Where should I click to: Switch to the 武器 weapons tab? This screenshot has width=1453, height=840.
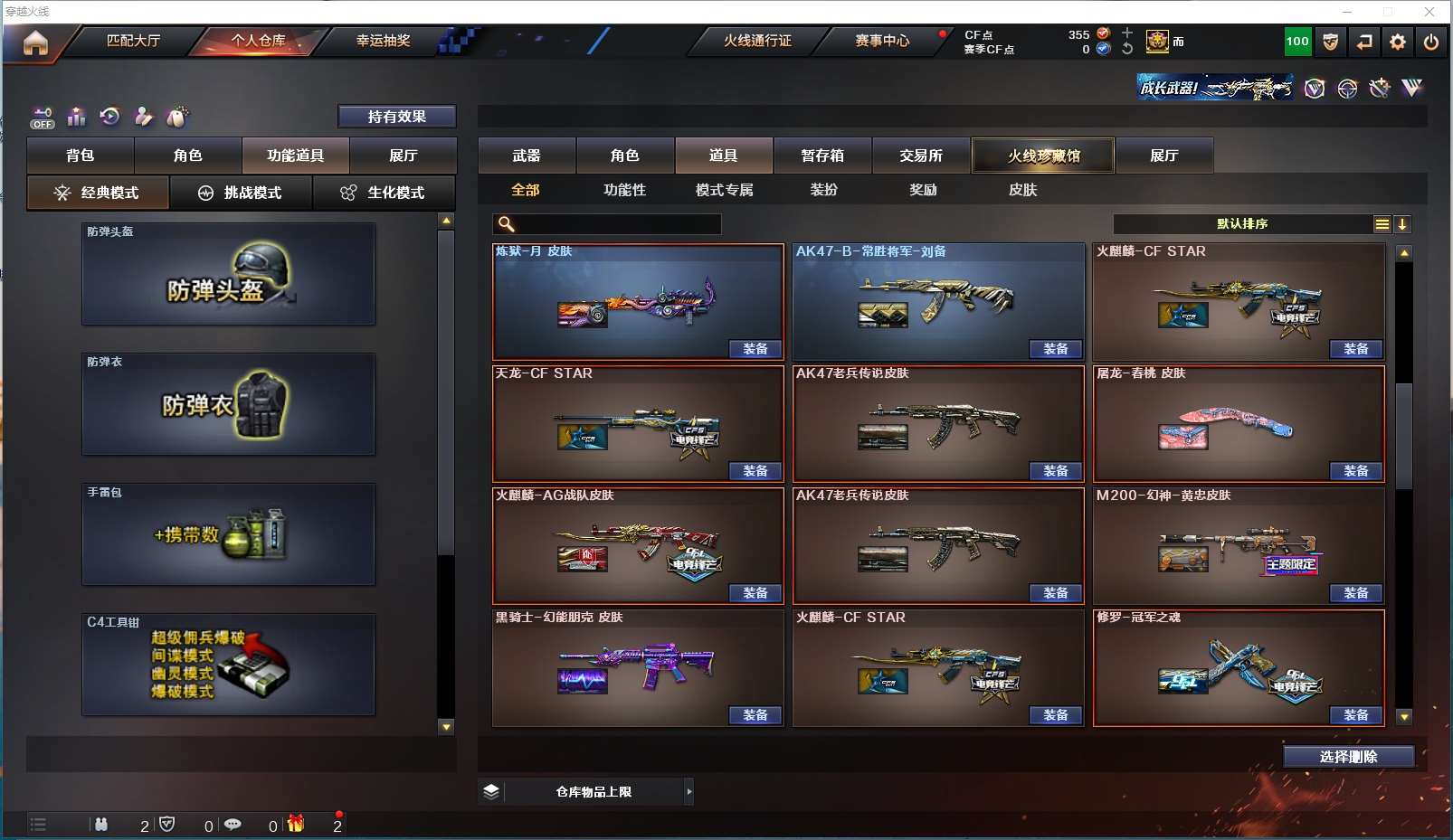click(527, 156)
